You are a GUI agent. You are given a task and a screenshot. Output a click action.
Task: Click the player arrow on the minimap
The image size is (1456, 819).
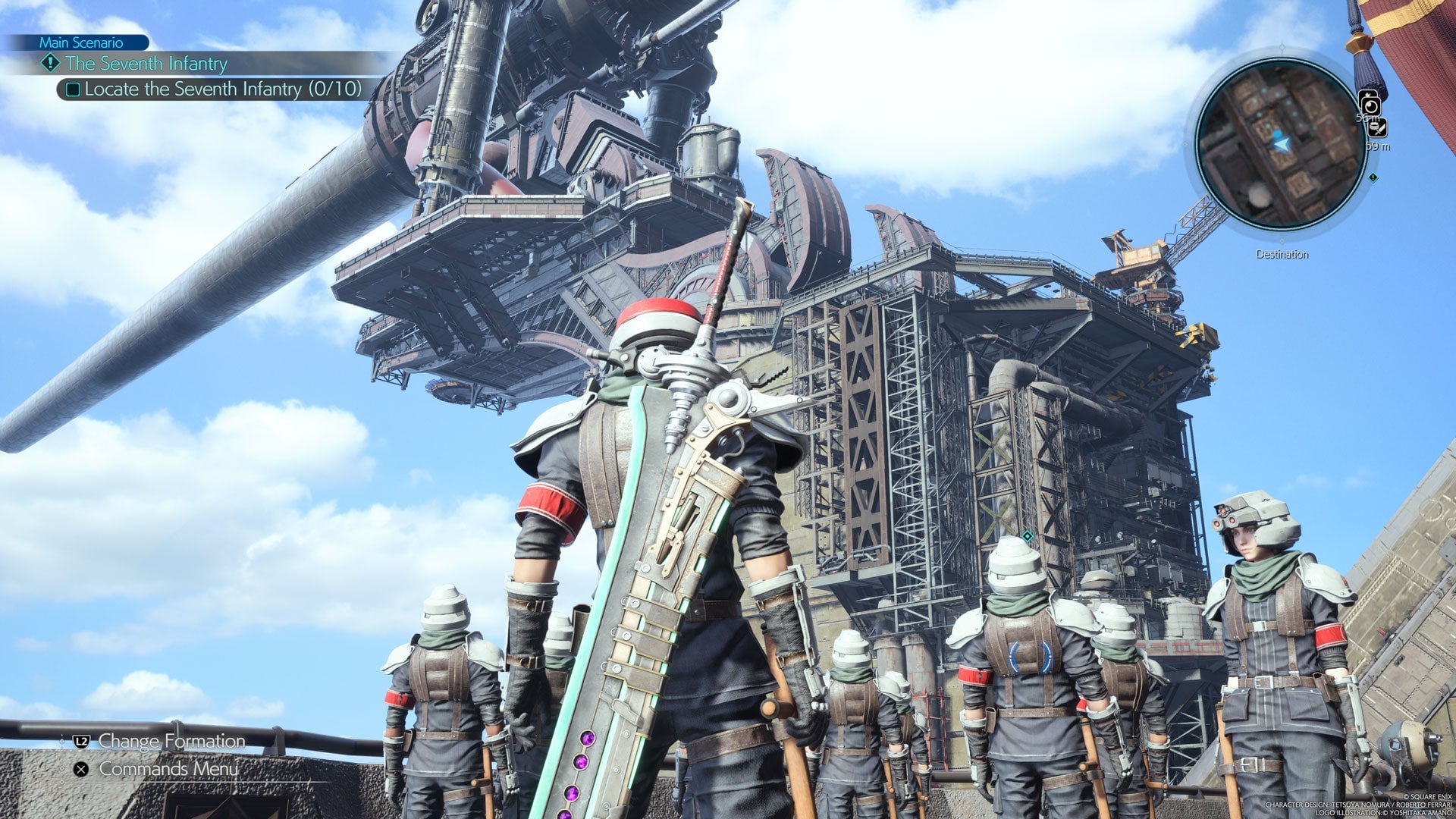click(x=1282, y=143)
